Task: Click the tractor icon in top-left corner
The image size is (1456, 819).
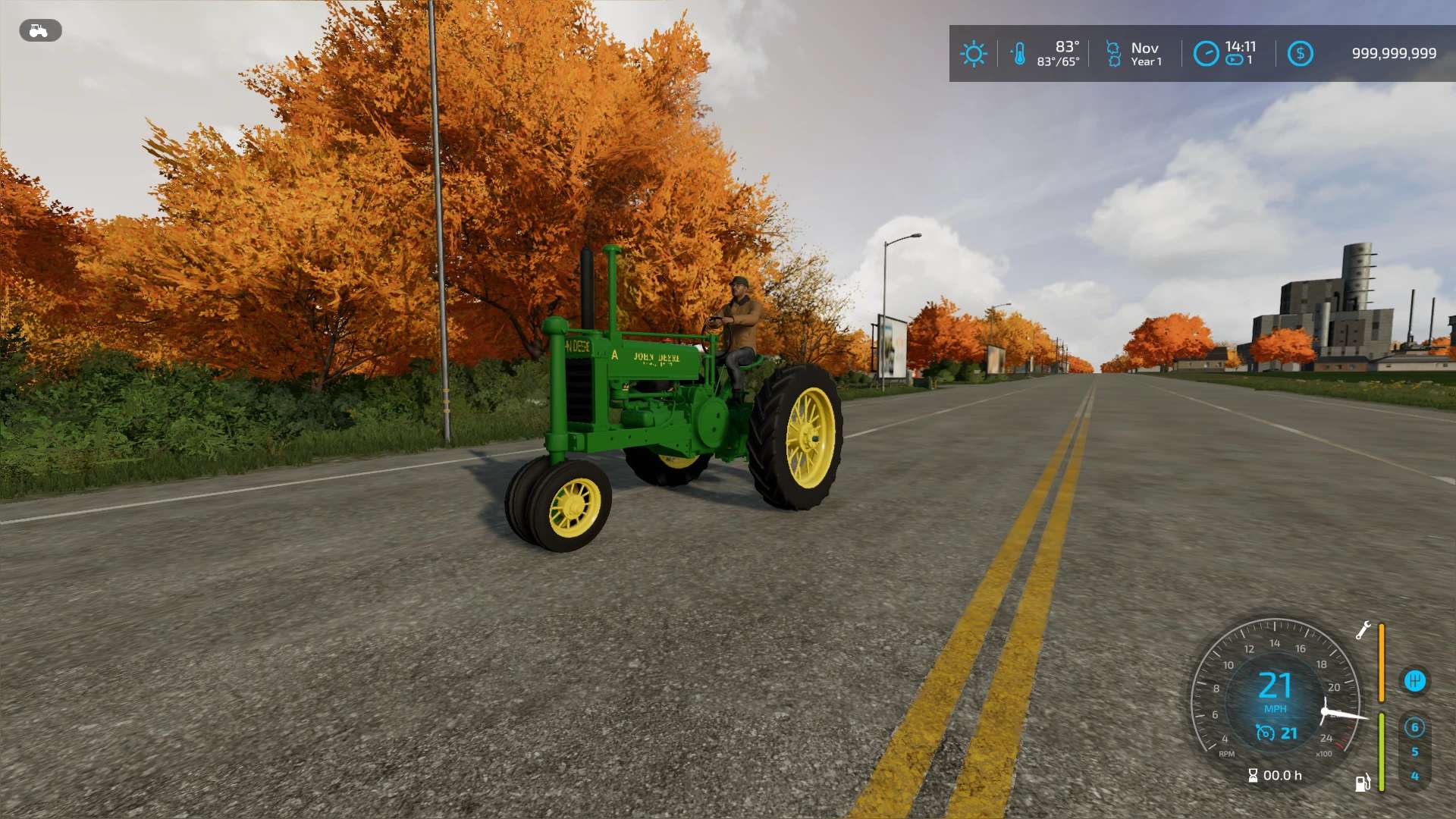Action: 39,31
